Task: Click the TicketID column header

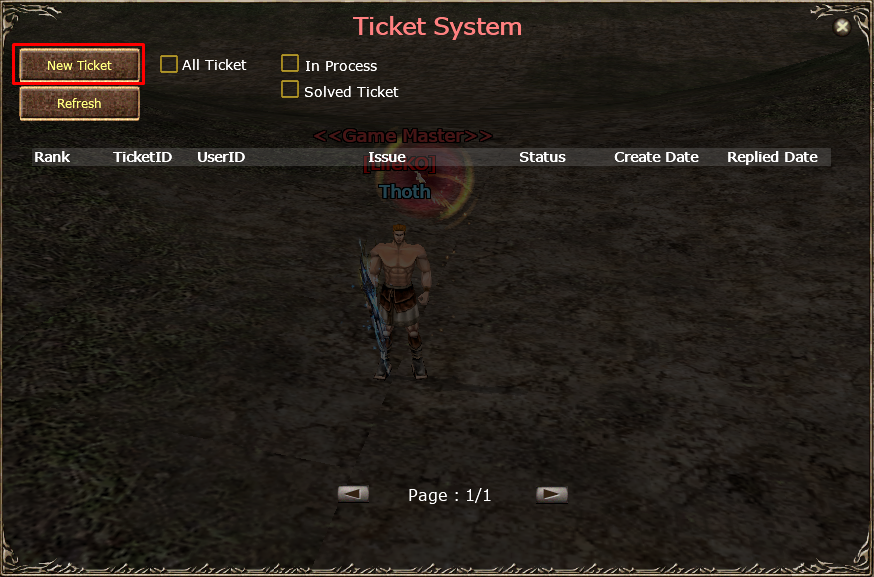Action: tap(142, 157)
